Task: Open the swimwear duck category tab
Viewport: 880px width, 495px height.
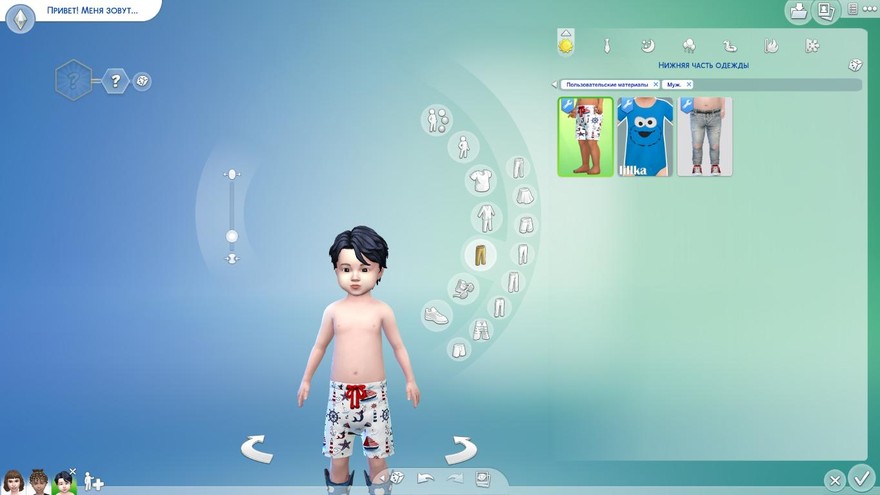Action: click(x=730, y=45)
